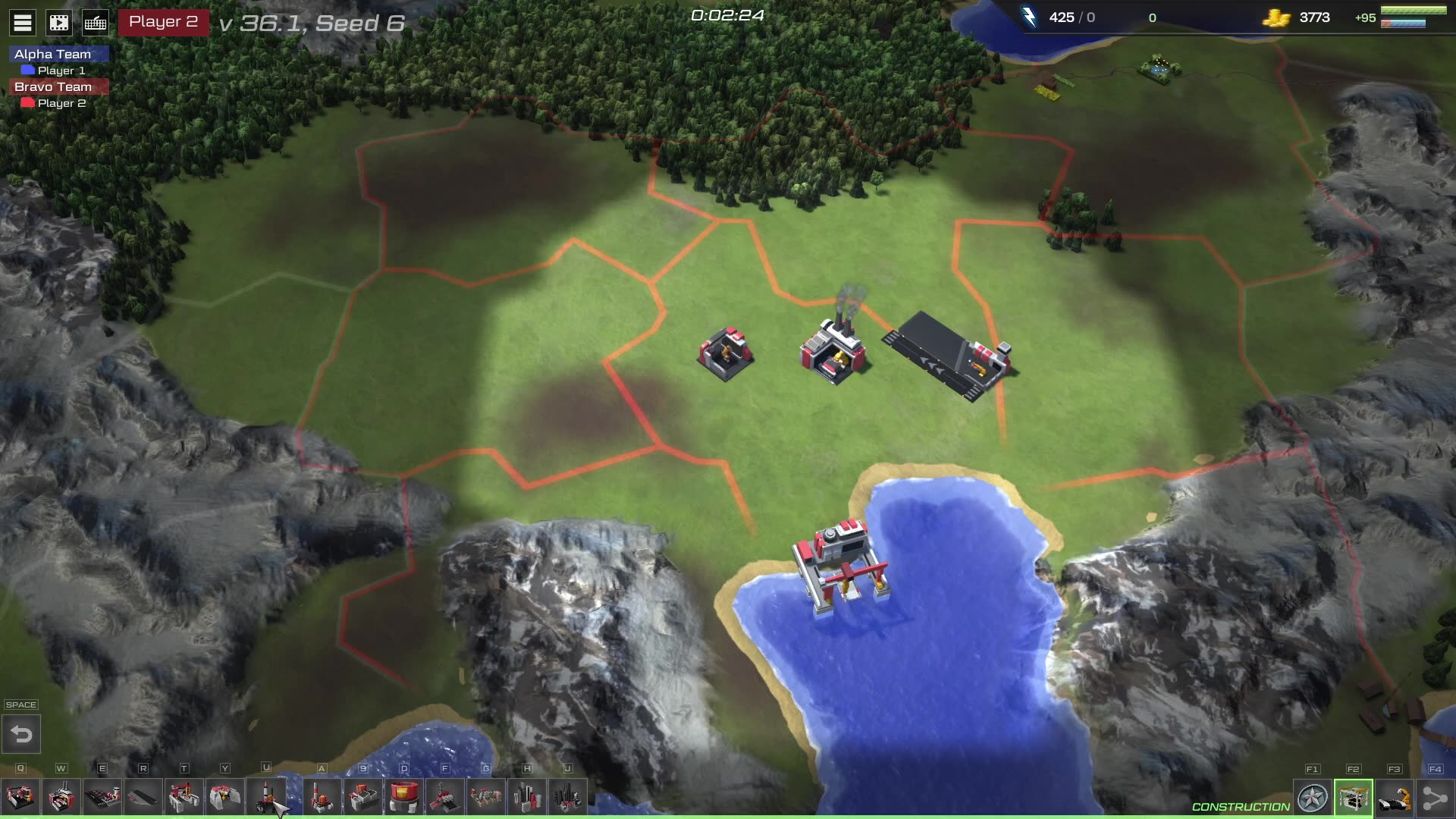This screenshot has height=819, width=1456.
Task: Switch to the Construction scaffold tab
Action: pos(1354,799)
